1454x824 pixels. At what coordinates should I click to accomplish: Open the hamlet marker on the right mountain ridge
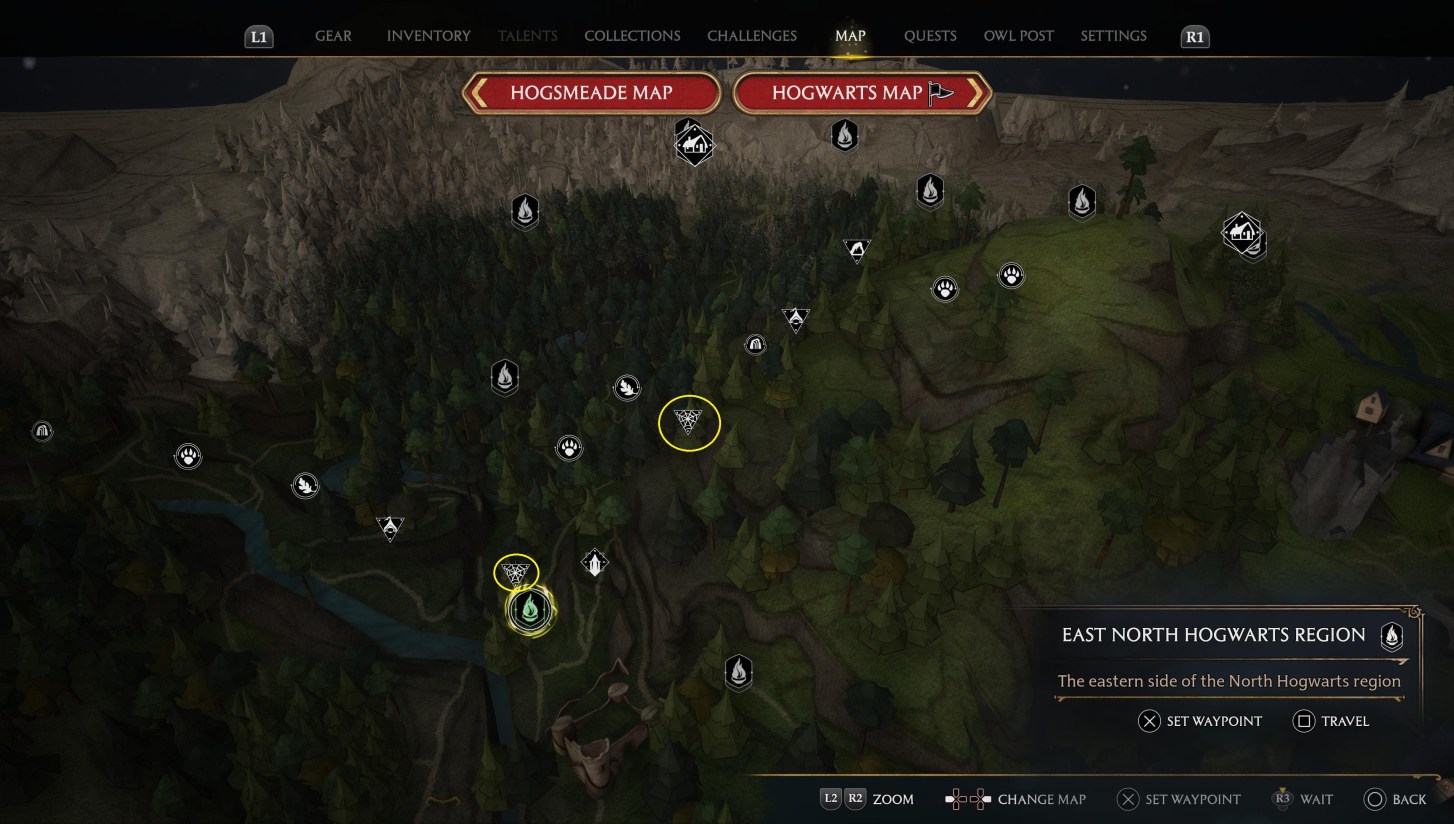pos(1244,234)
